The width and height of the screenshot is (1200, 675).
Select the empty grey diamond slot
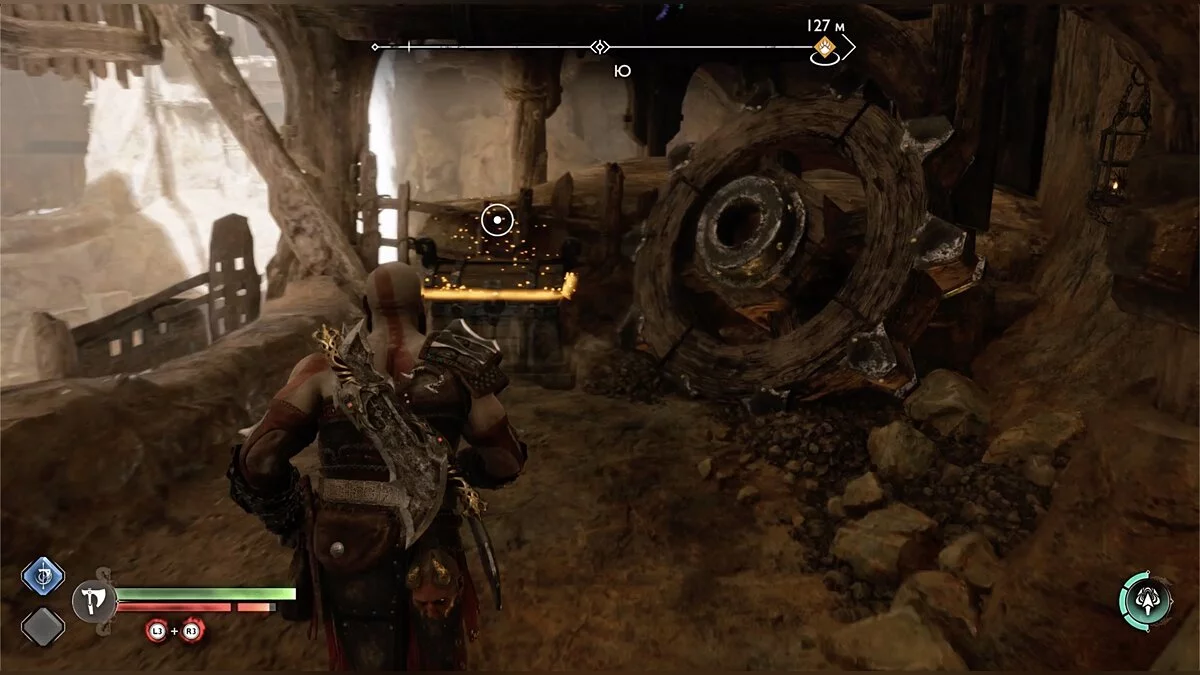pos(43,627)
